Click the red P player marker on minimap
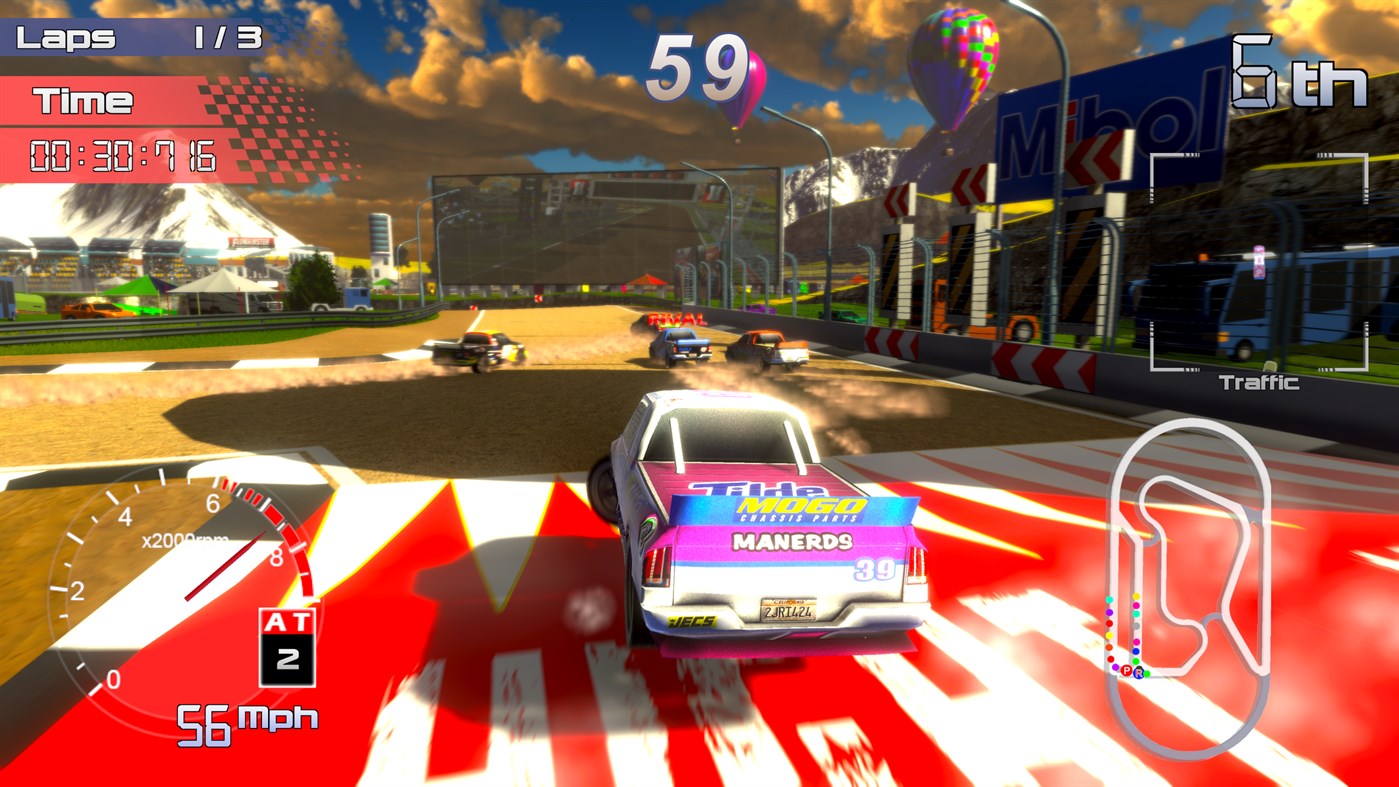Image resolution: width=1399 pixels, height=787 pixels. (1126, 671)
